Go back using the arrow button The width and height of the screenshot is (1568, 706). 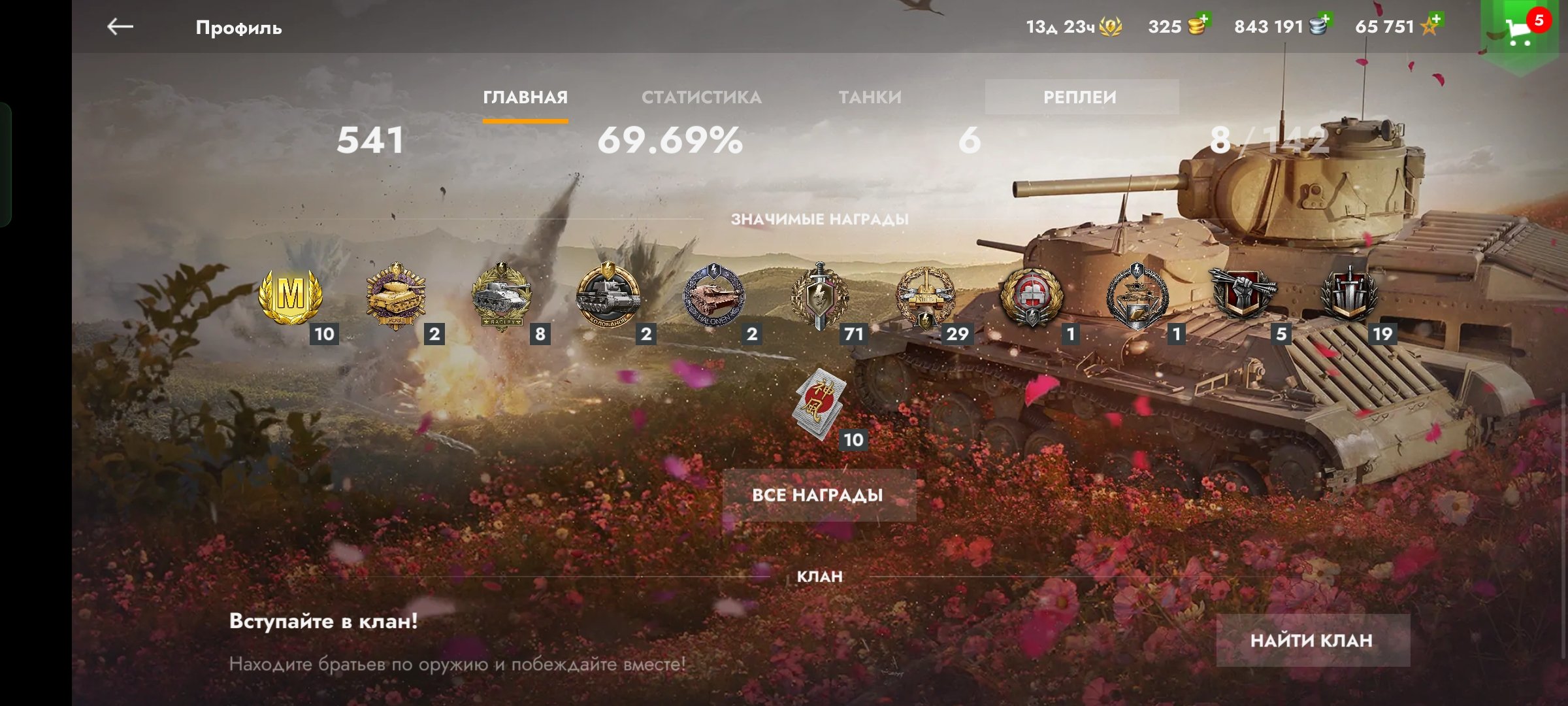point(120,27)
